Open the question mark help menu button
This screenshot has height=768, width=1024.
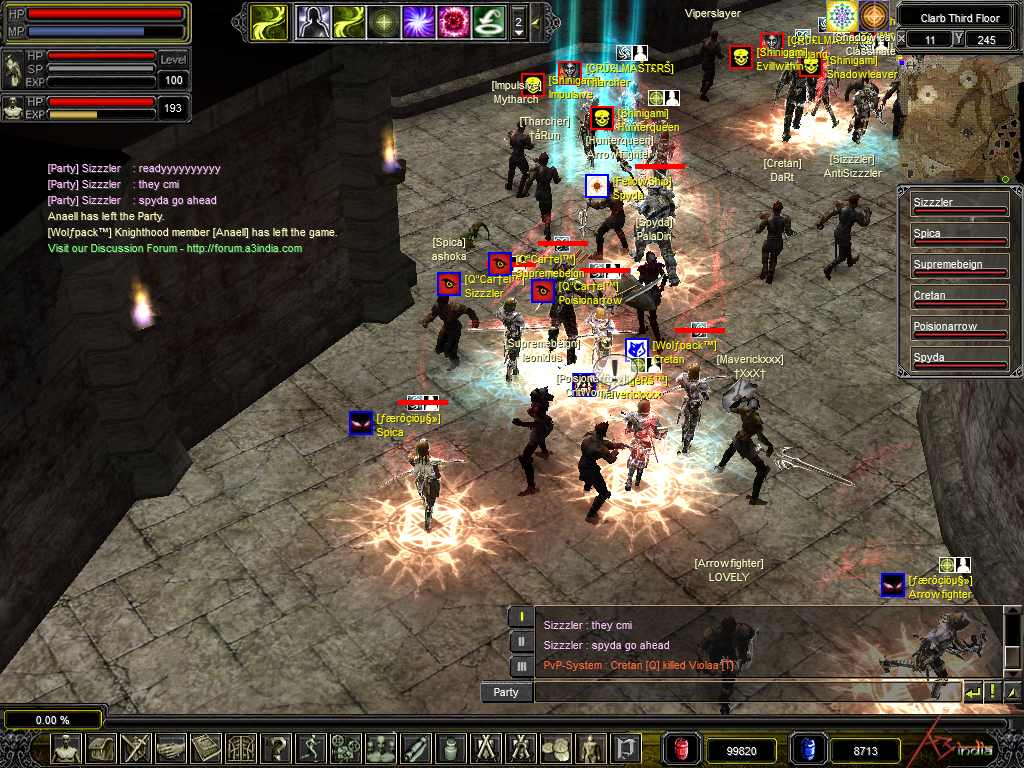click(x=278, y=748)
